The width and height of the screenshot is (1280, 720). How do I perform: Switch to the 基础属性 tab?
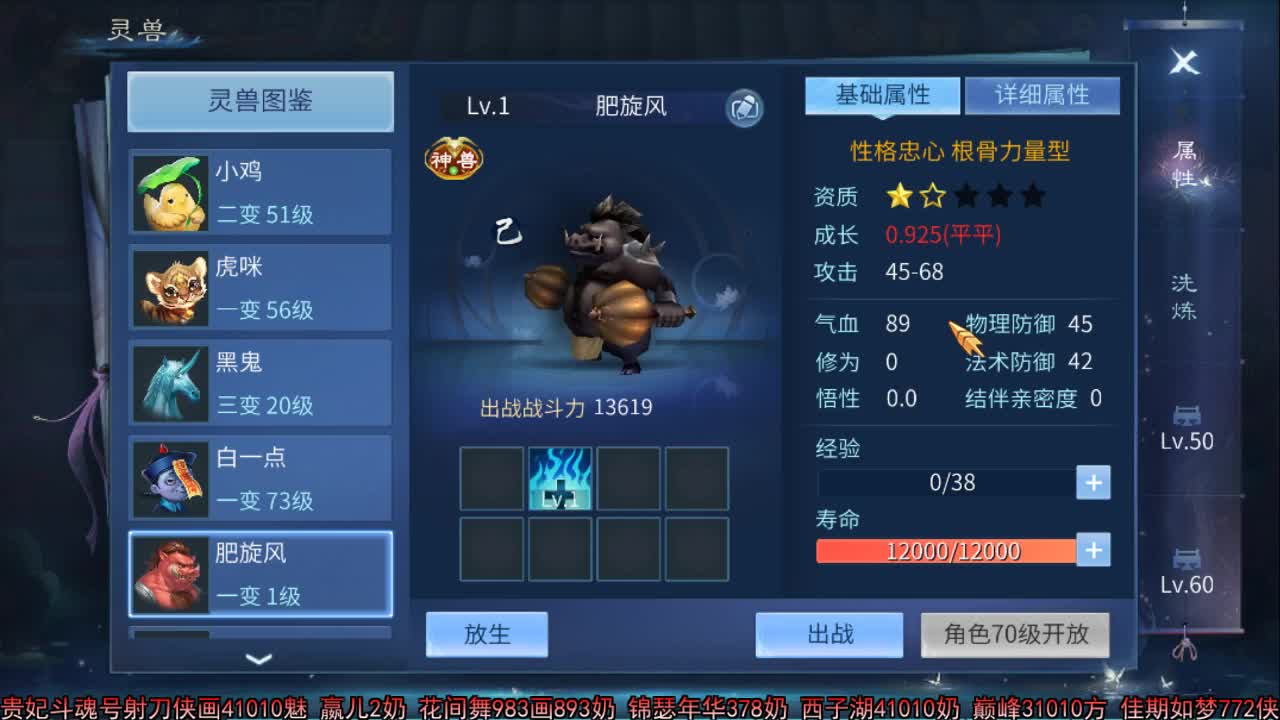tap(885, 95)
